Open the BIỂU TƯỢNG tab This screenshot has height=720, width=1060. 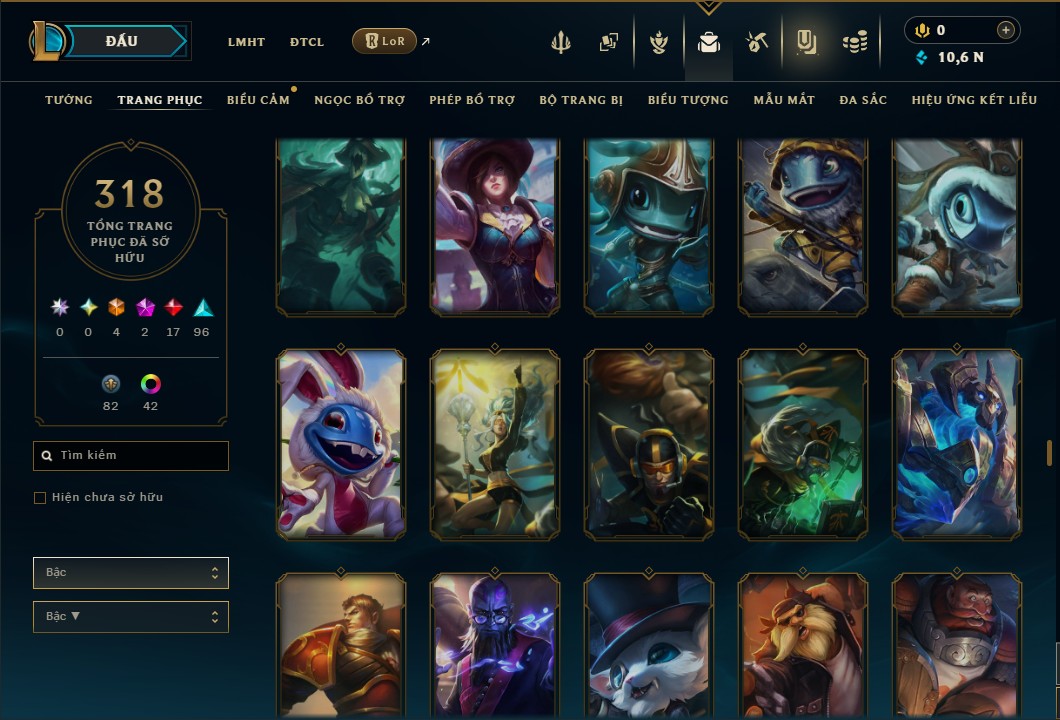pyautogui.click(x=688, y=100)
